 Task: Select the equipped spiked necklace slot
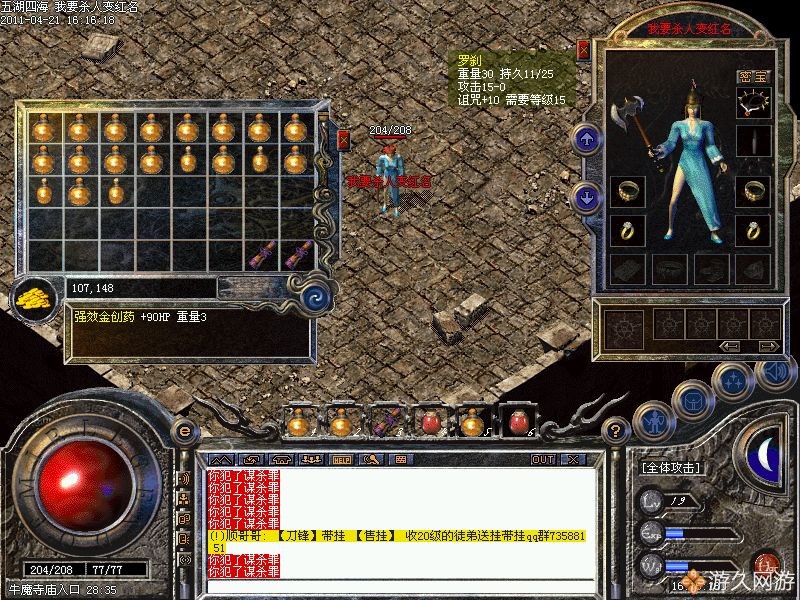point(754,102)
